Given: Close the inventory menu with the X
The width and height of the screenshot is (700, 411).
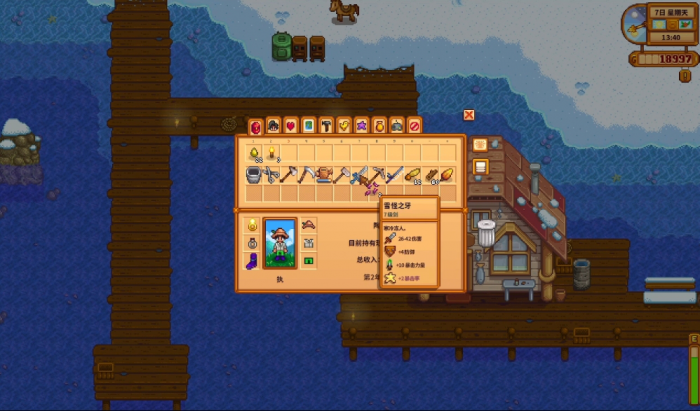Looking at the screenshot, I should click(x=469, y=115).
